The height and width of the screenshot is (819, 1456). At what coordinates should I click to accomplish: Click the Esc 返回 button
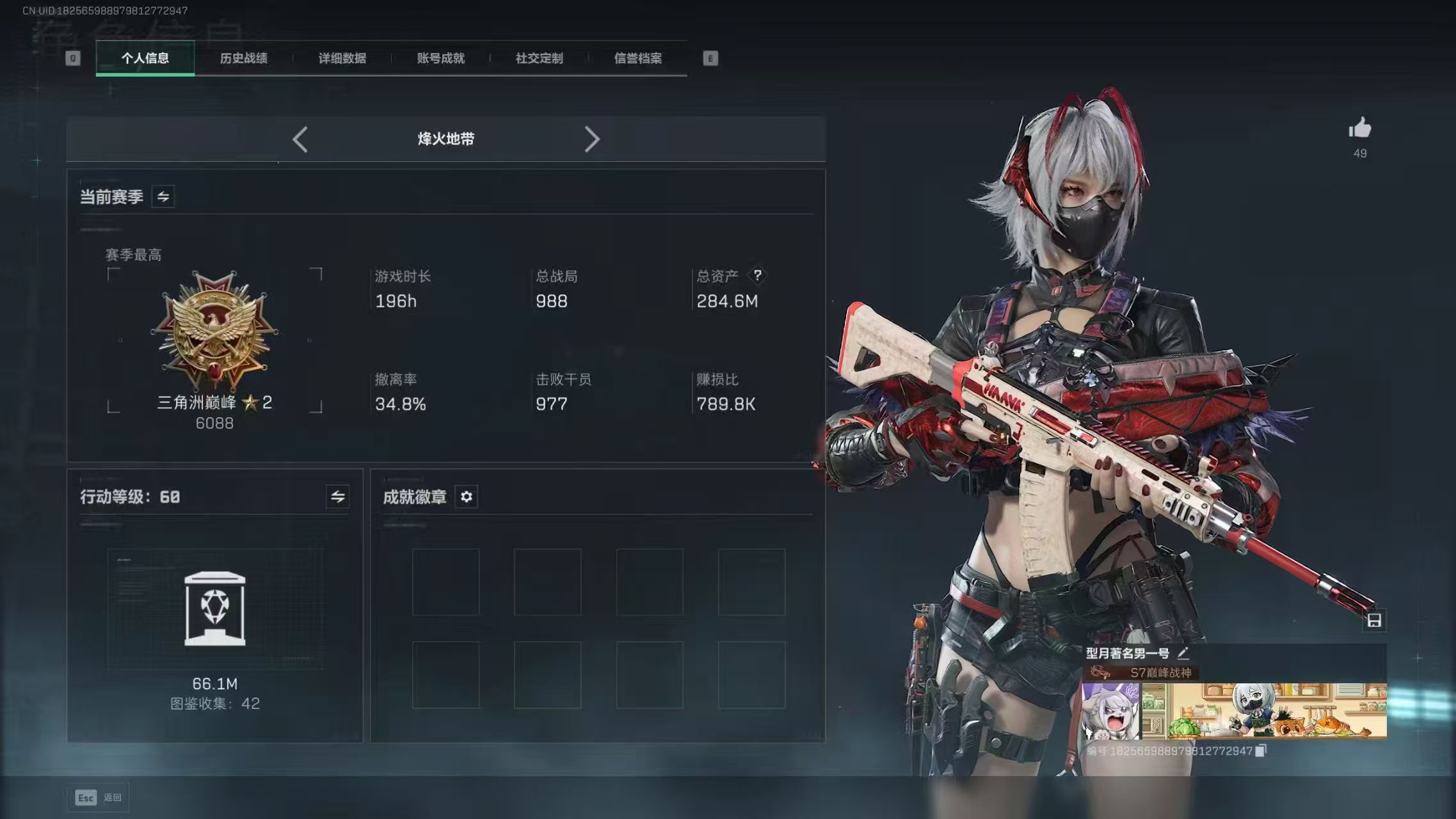click(x=97, y=797)
